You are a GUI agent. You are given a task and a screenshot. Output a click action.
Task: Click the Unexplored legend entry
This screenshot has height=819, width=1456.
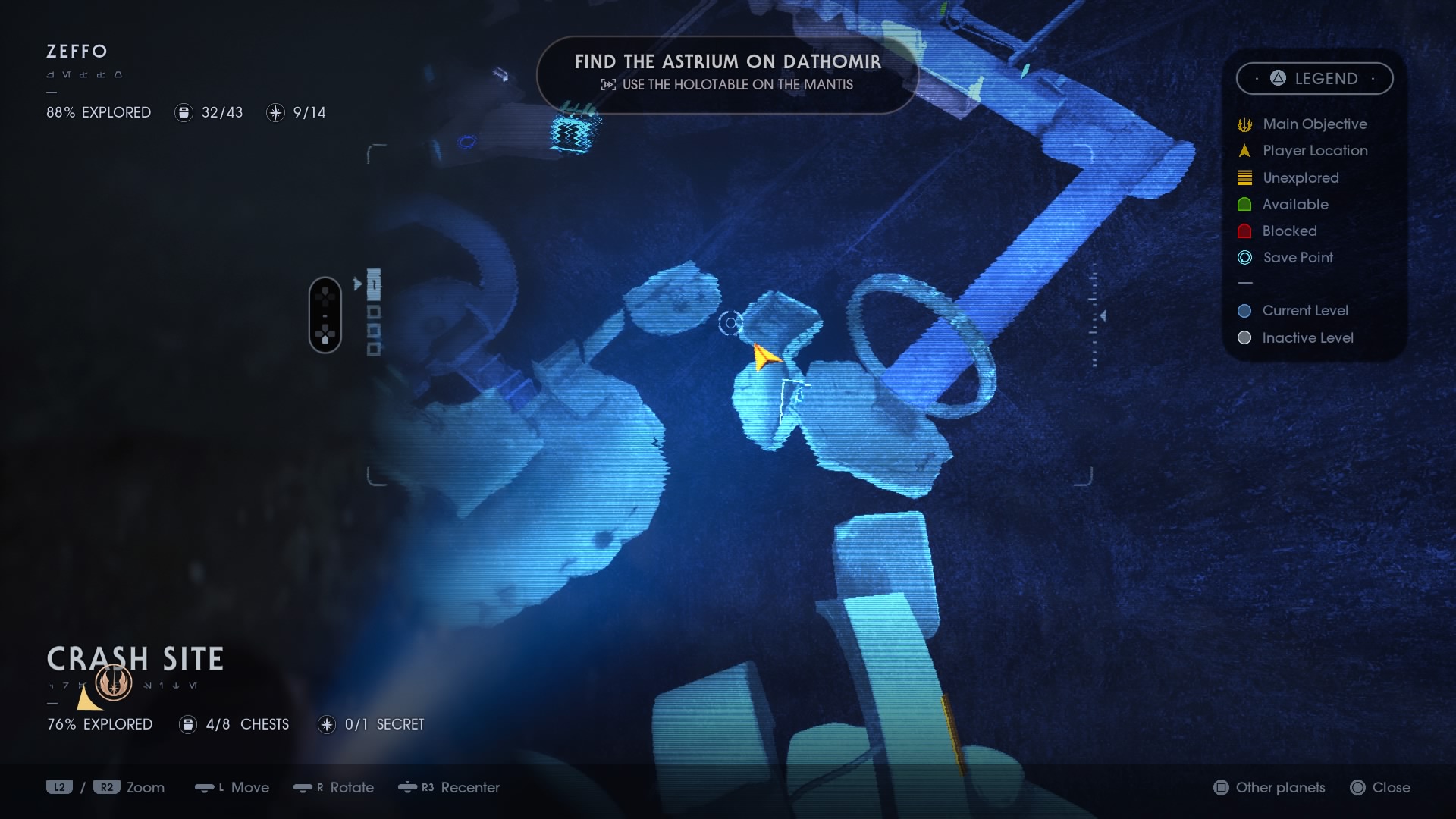[x=1300, y=178]
